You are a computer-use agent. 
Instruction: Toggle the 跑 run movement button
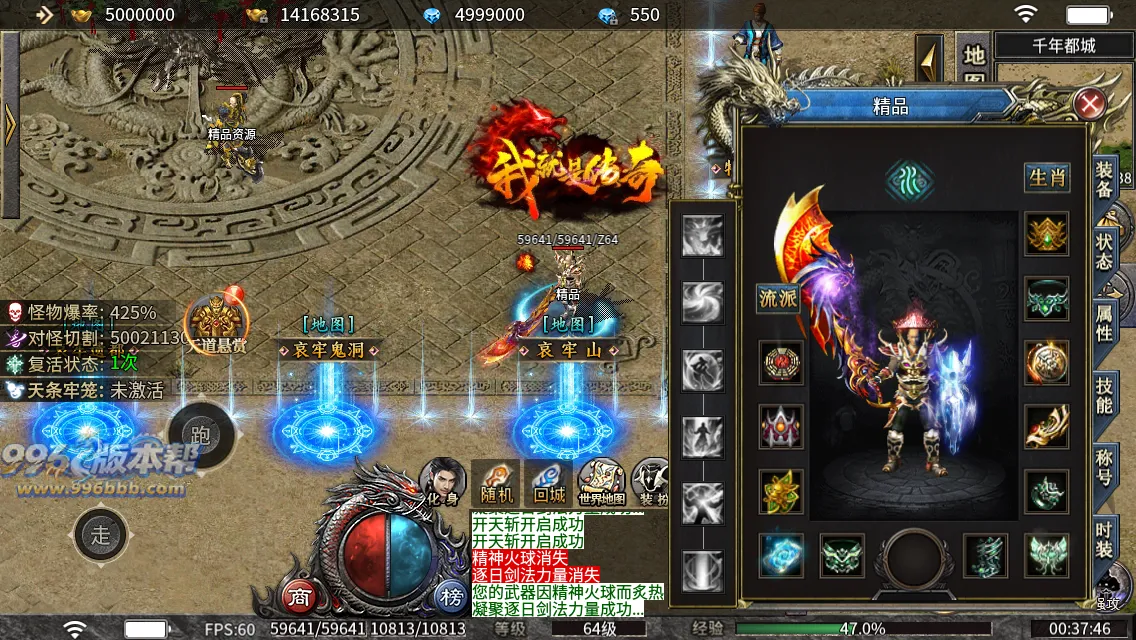click(201, 434)
